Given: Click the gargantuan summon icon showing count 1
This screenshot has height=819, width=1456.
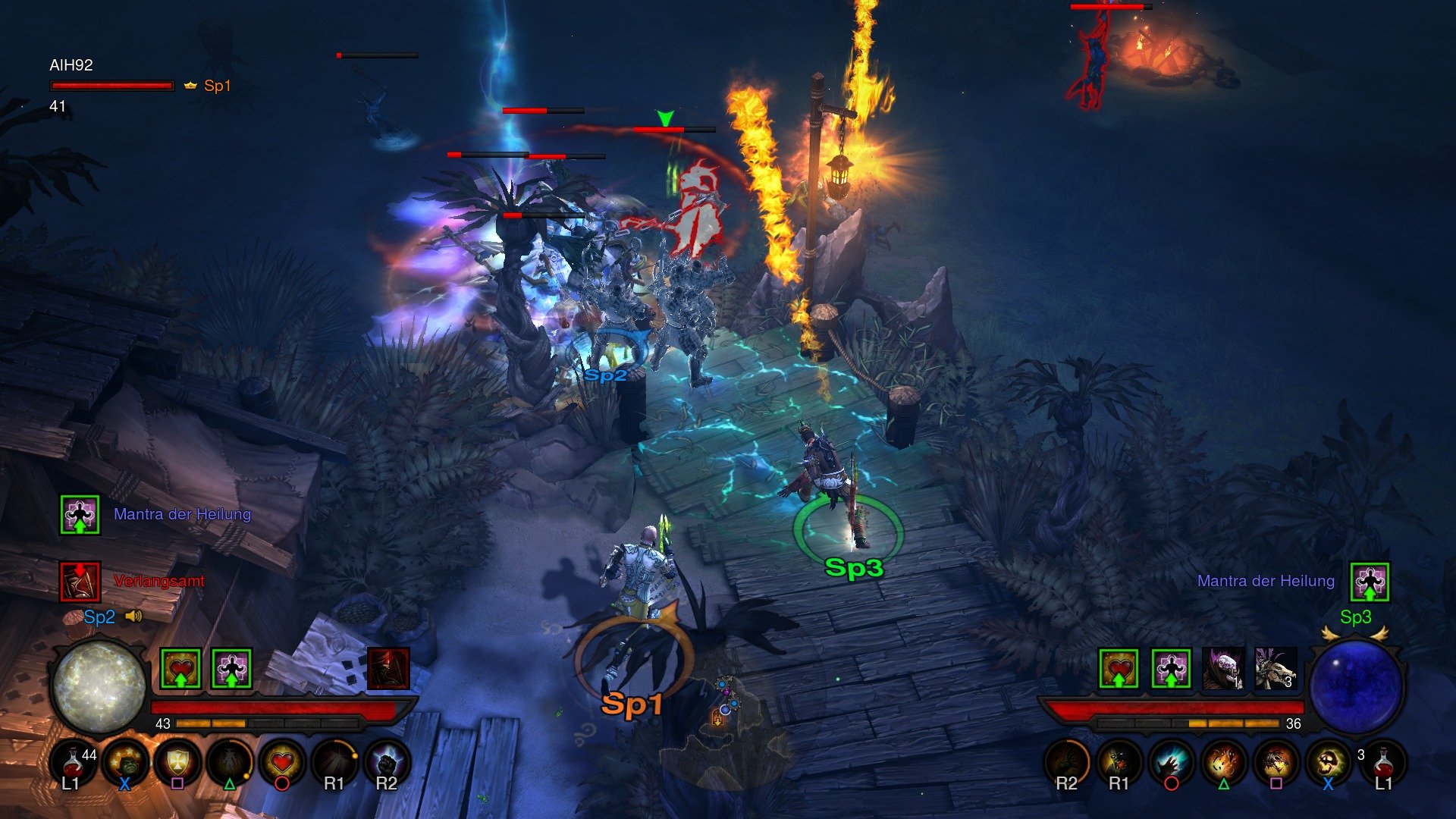Looking at the screenshot, I should 1223,669.
